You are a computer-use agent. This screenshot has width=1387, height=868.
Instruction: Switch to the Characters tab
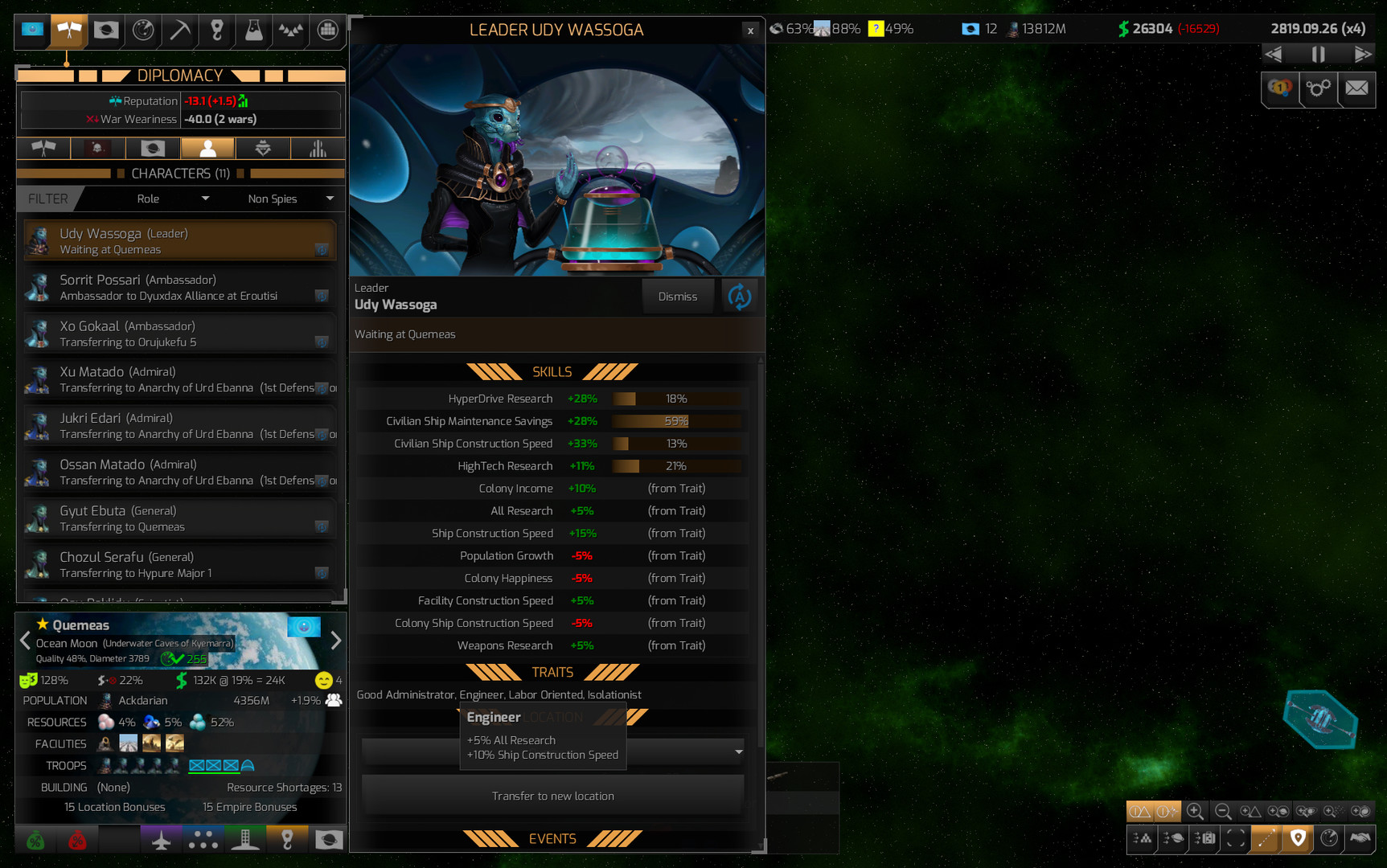tap(207, 148)
